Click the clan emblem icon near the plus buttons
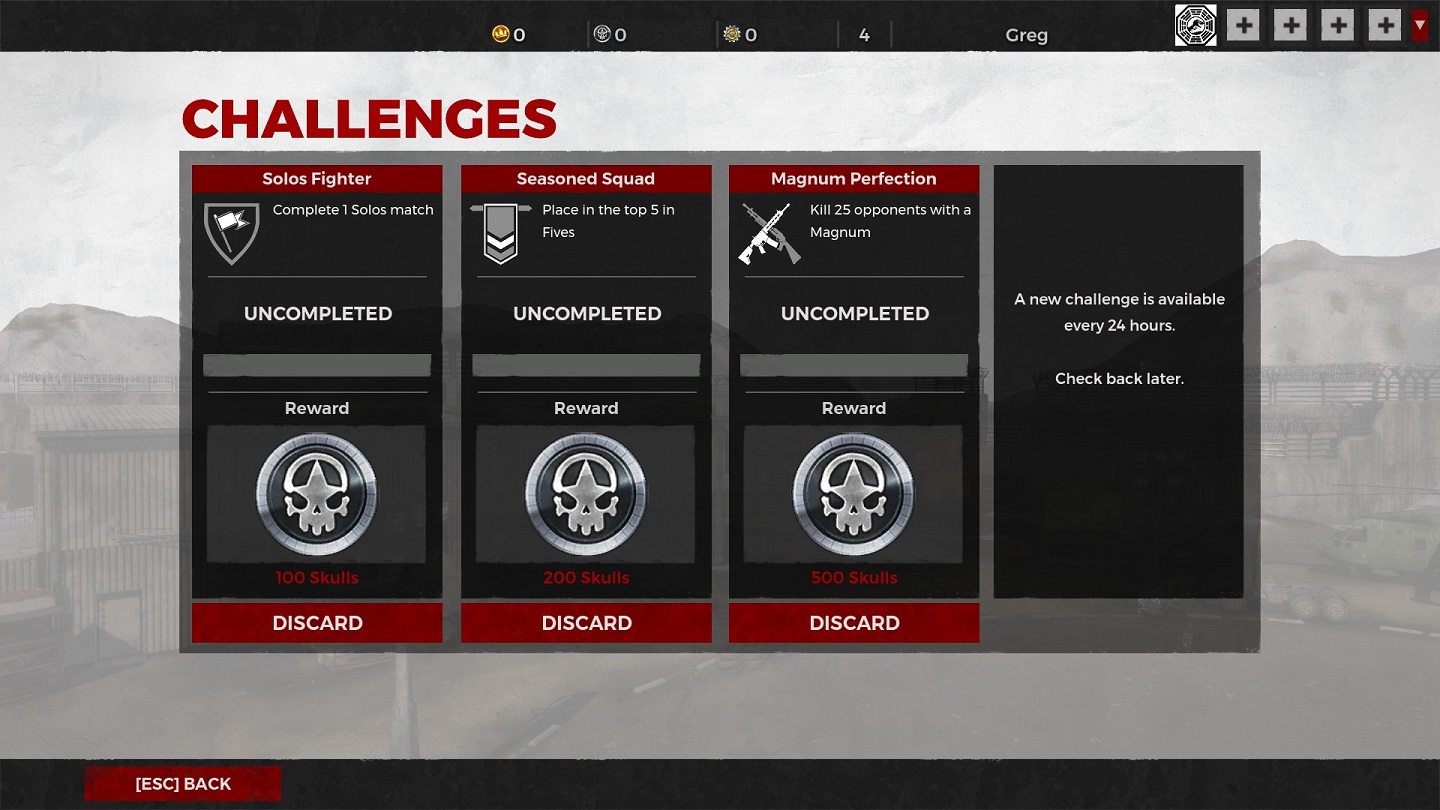The width and height of the screenshot is (1440, 810). pos(1195,24)
